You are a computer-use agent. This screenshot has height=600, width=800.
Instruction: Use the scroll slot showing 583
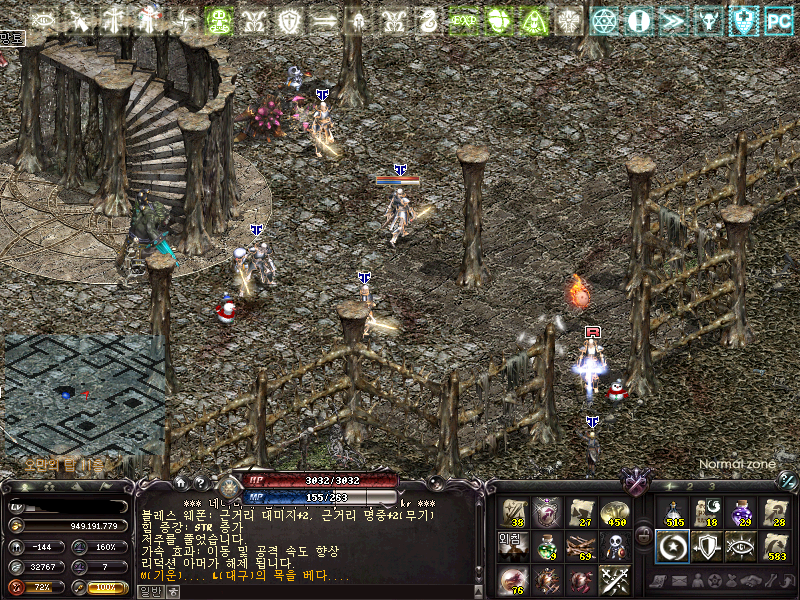coord(774,546)
